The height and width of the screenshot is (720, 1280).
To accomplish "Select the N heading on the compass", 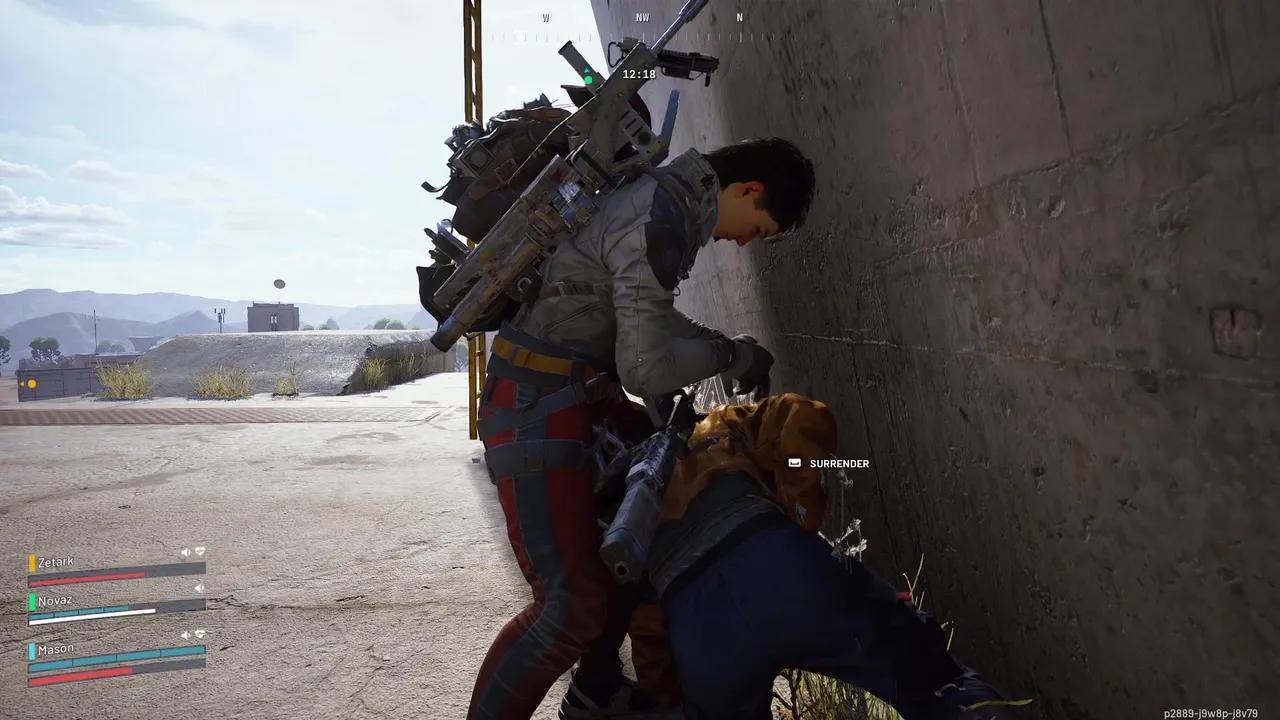I will [x=739, y=17].
